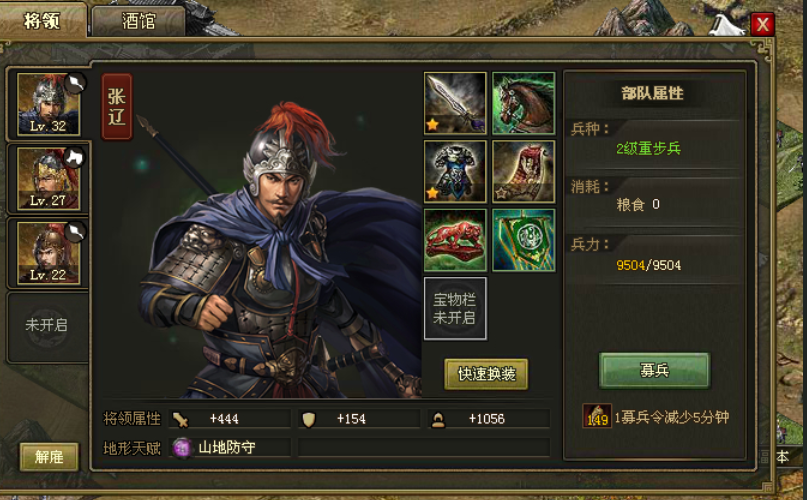Select the Lv. 32 general portrait
The image size is (807, 500).
(48, 104)
